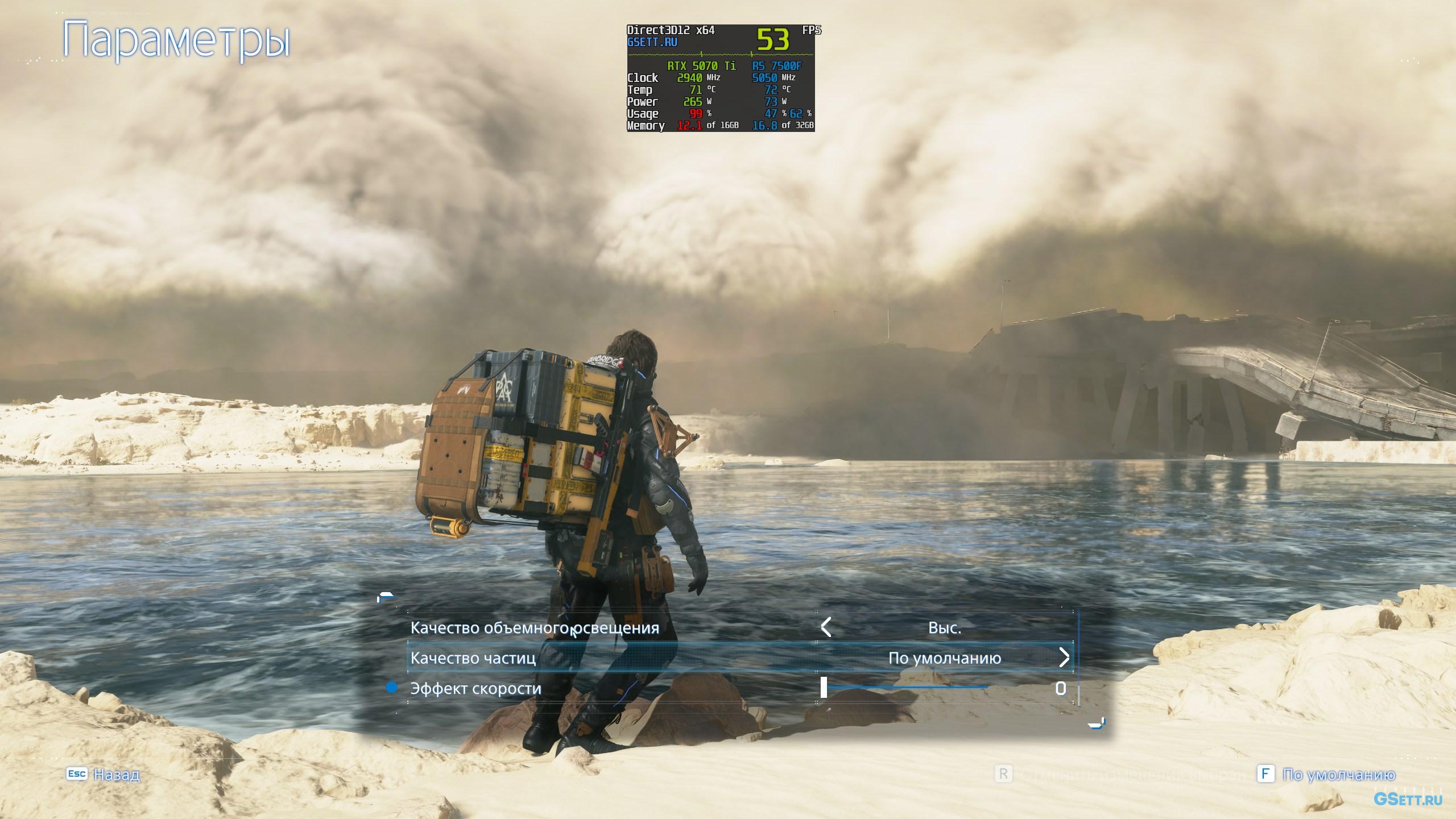Image resolution: width=1456 pixels, height=819 pixels.
Task: Select the Качество частиц setting row
Action: [x=473, y=658]
